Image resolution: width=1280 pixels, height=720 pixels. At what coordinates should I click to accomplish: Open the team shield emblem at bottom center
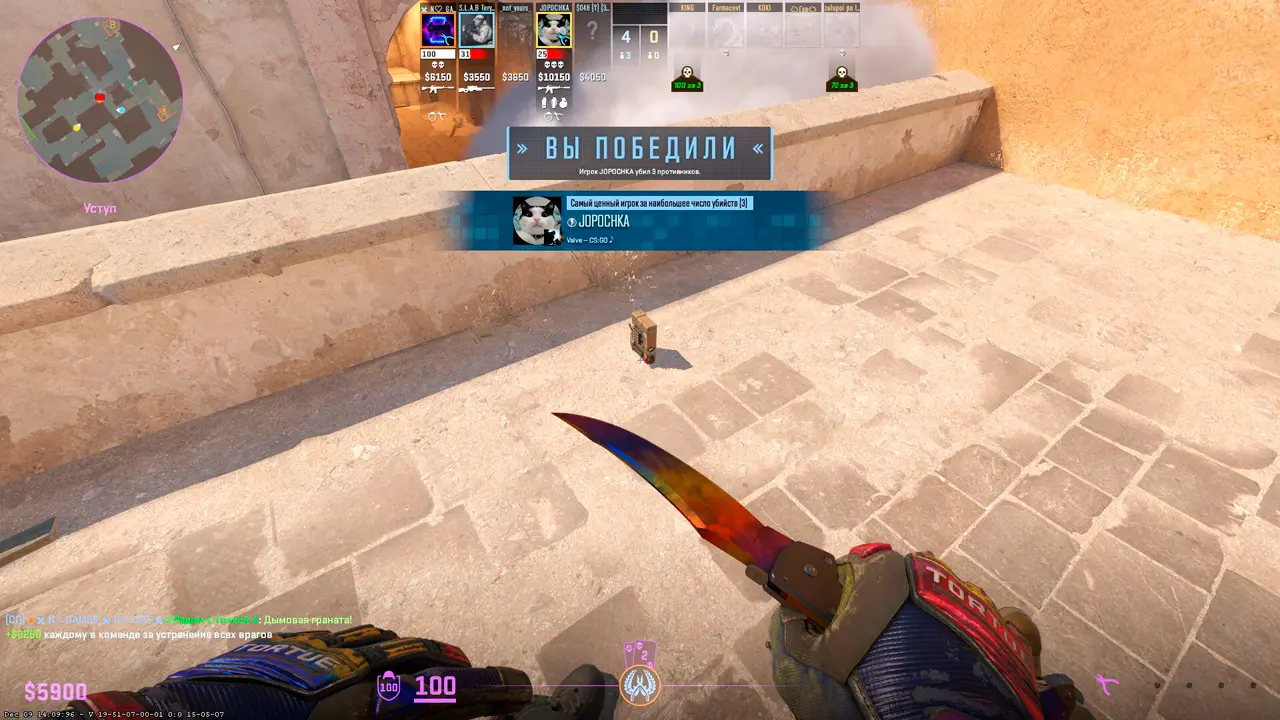pyautogui.click(x=639, y=684)
